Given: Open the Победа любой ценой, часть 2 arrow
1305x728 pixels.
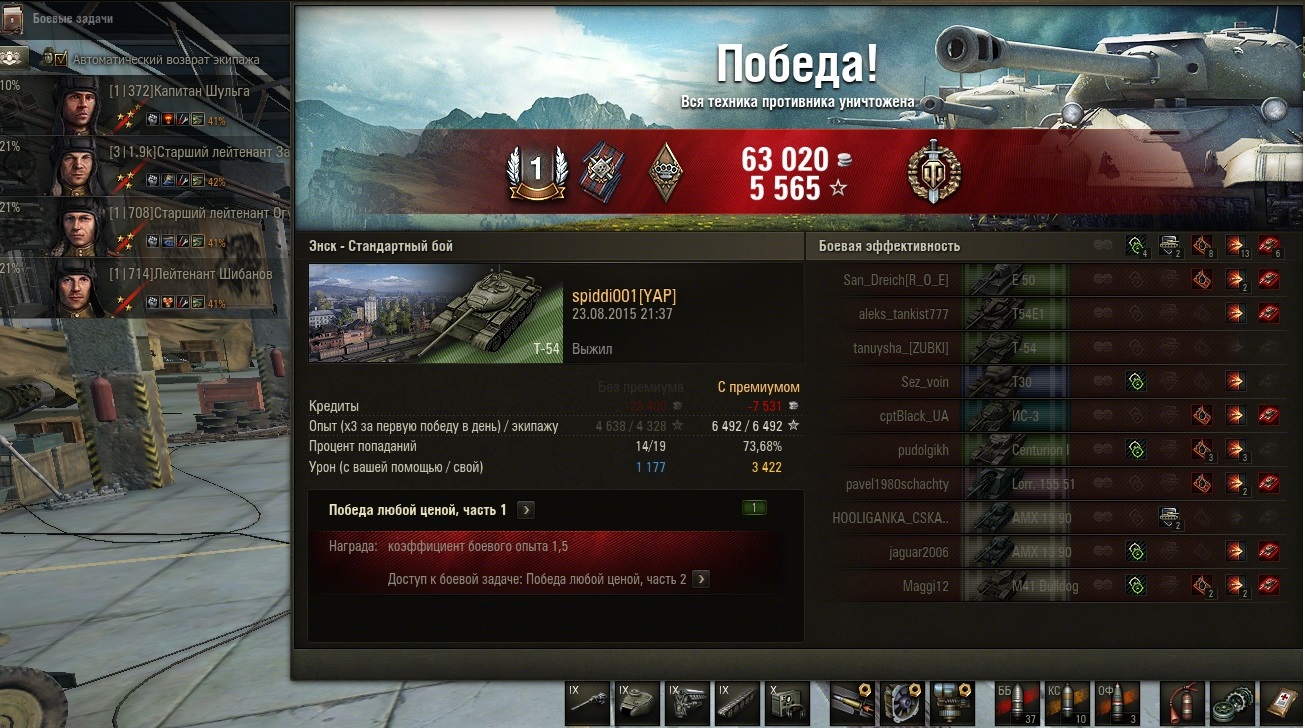Looking at the screenshot, I should click(701, 579).
